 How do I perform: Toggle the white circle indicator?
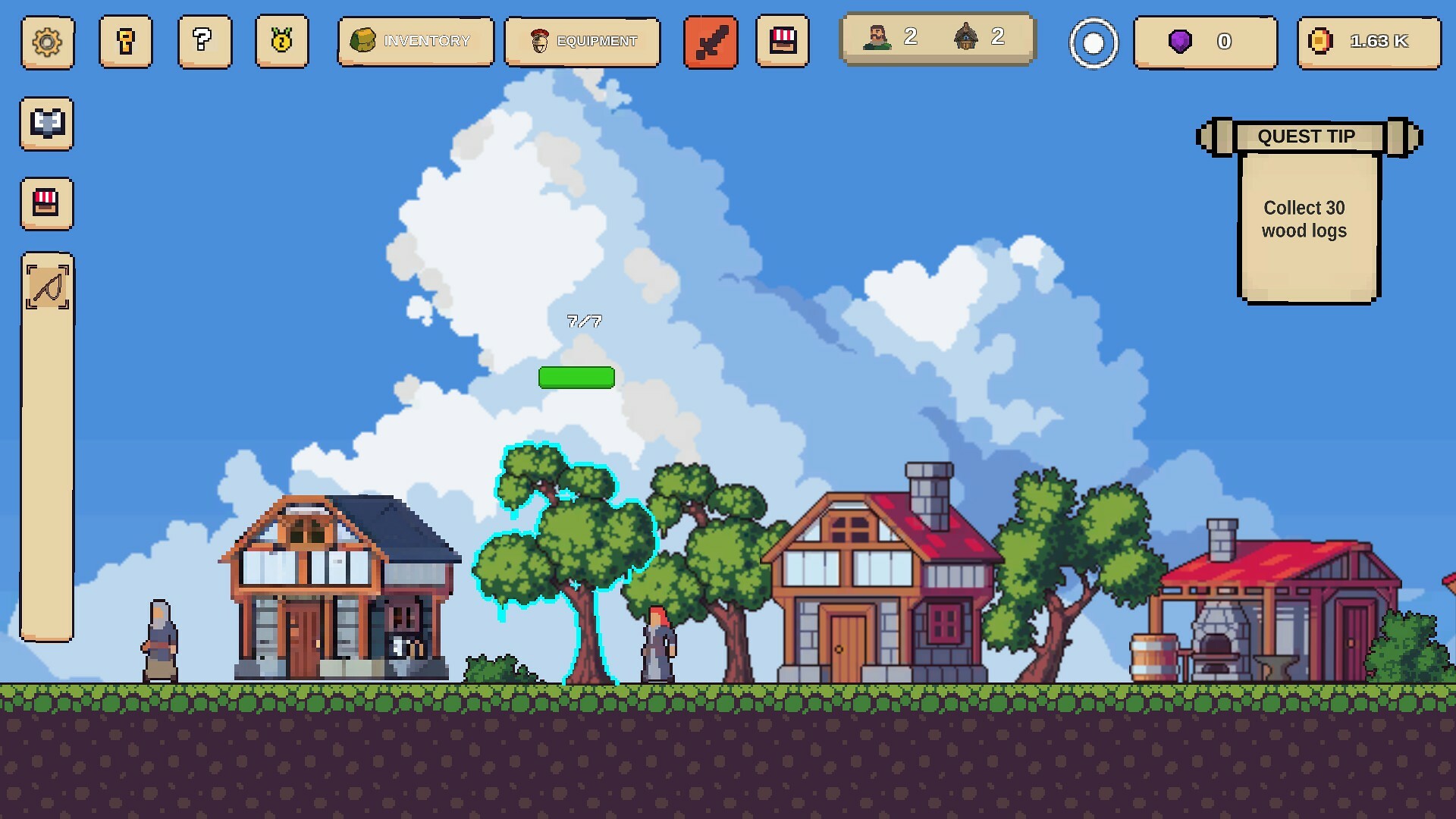1093,43
